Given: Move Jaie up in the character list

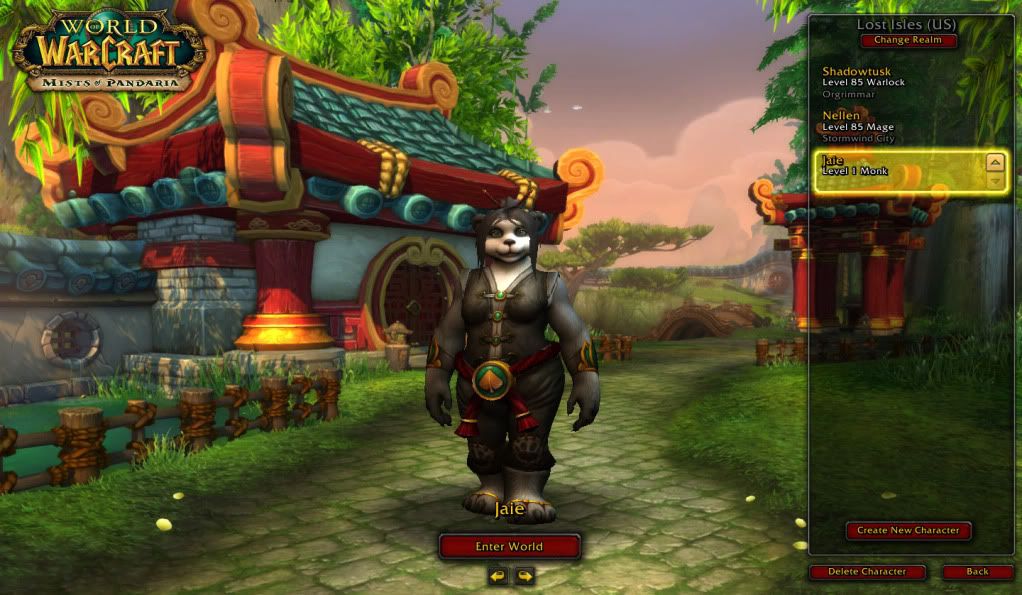Looking at the screenshot, I should click(x=994, y=161).
